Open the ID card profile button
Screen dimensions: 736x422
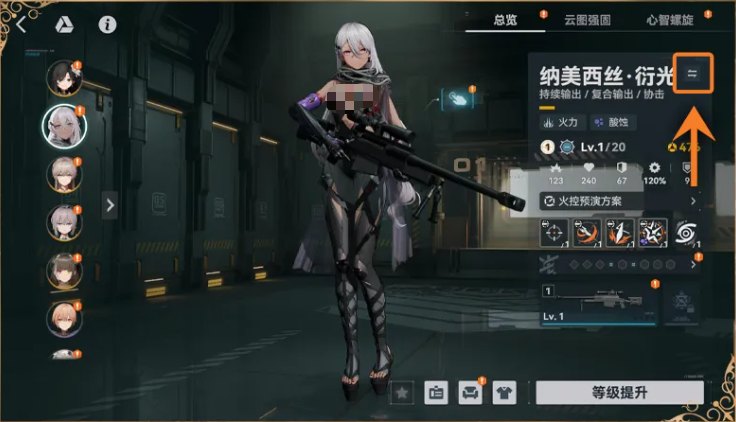[x=436, y=393]
